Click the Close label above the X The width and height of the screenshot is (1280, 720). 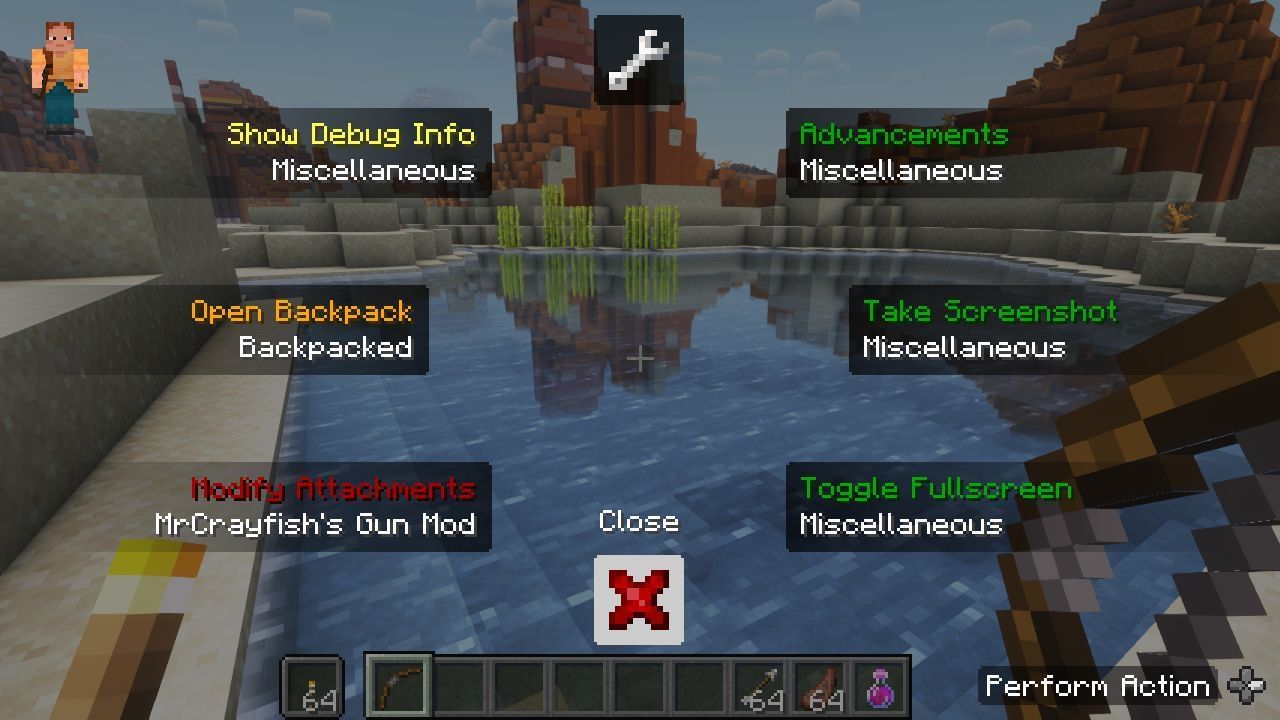639,521
